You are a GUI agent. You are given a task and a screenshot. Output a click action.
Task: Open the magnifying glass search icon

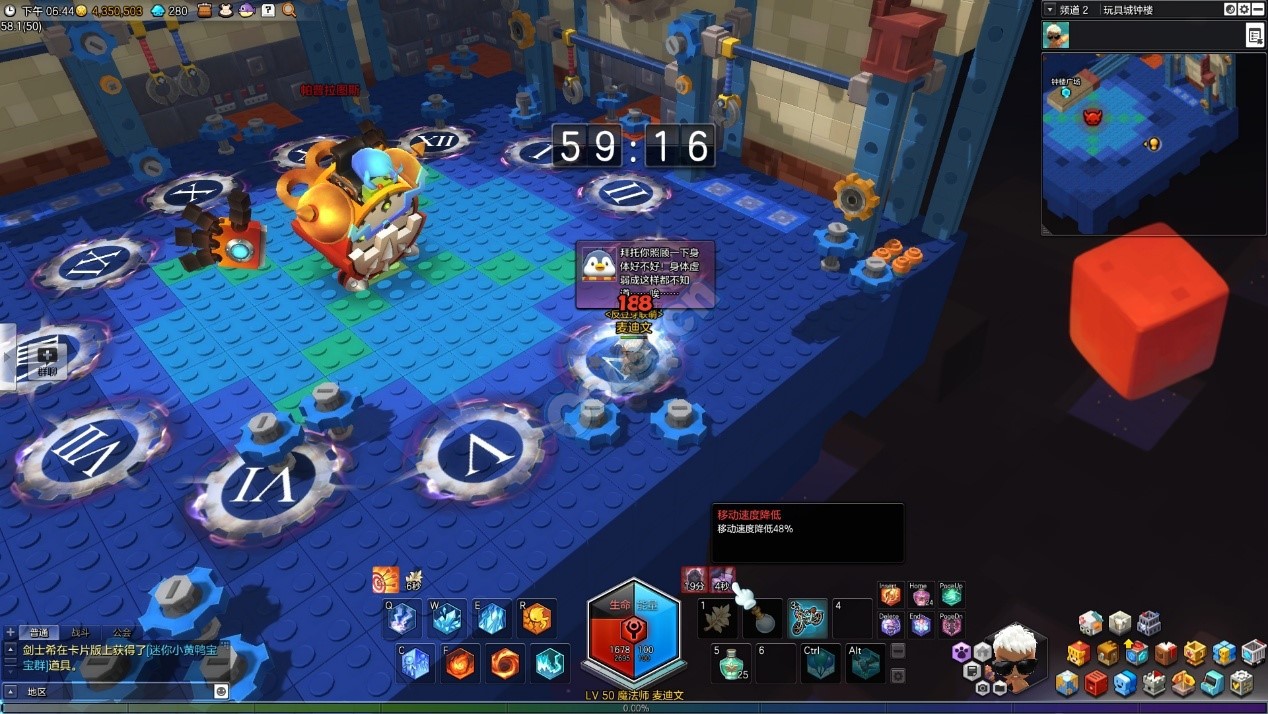point(289,10)
